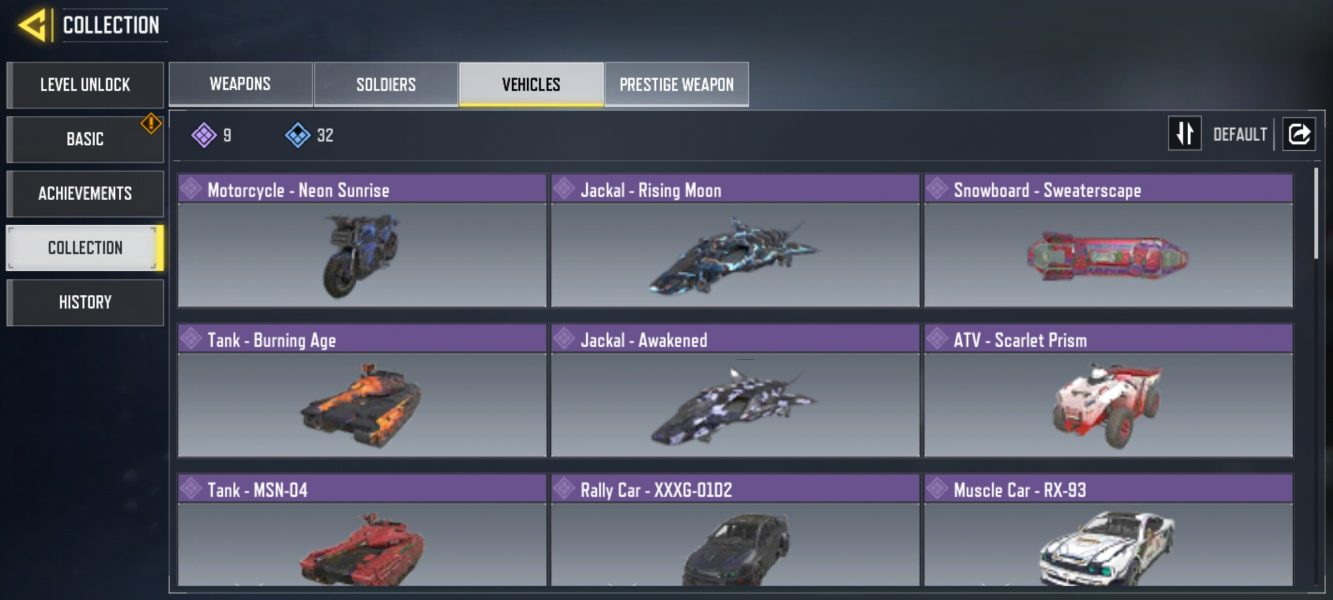Image resolution: width=1333 pixels, height=600 pixels.
Task: Open the Prestige Weapon tab
Action: [676, 85]
